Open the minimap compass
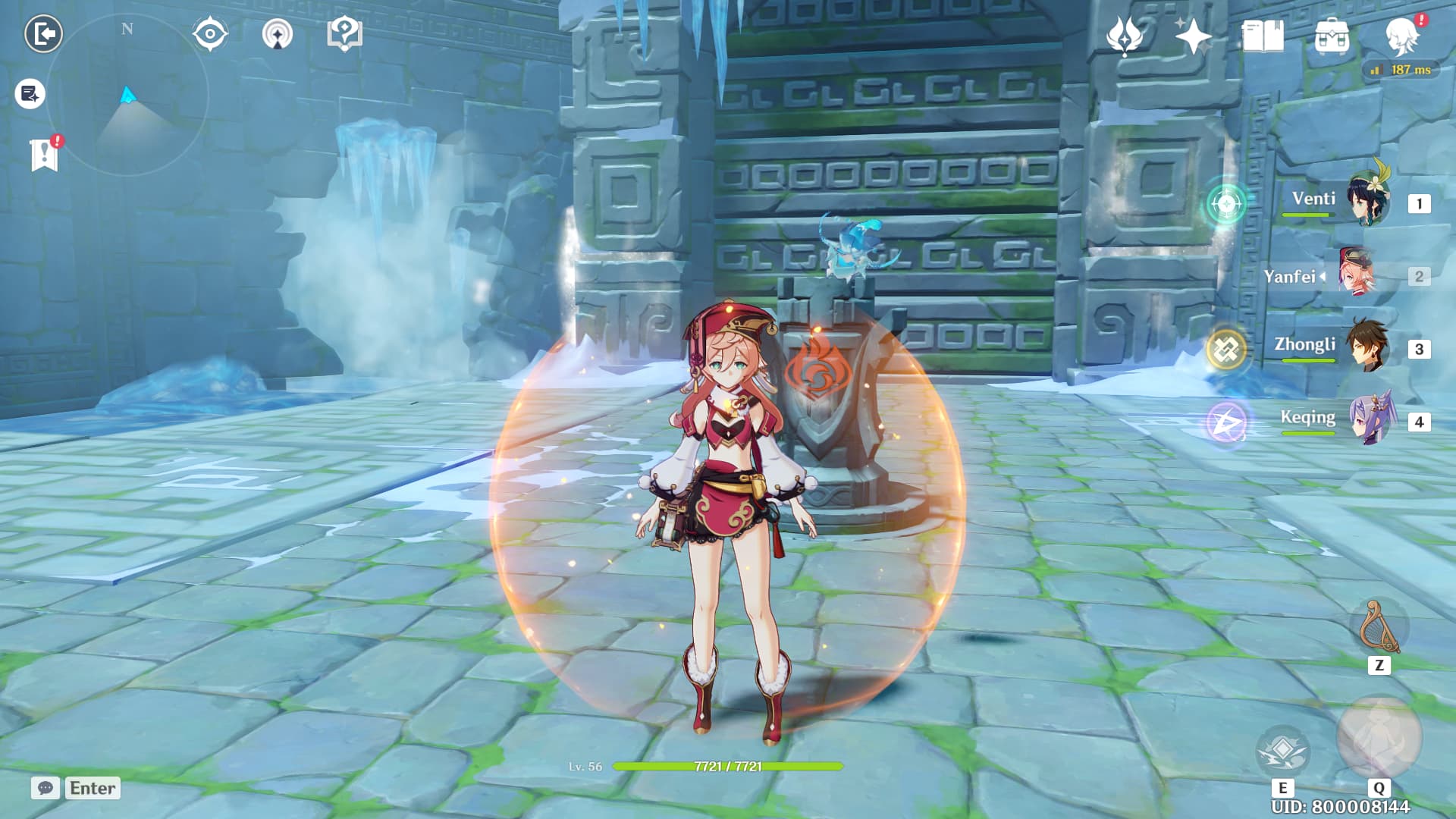This screenshot has height=819, width=1456. (127, 96)
